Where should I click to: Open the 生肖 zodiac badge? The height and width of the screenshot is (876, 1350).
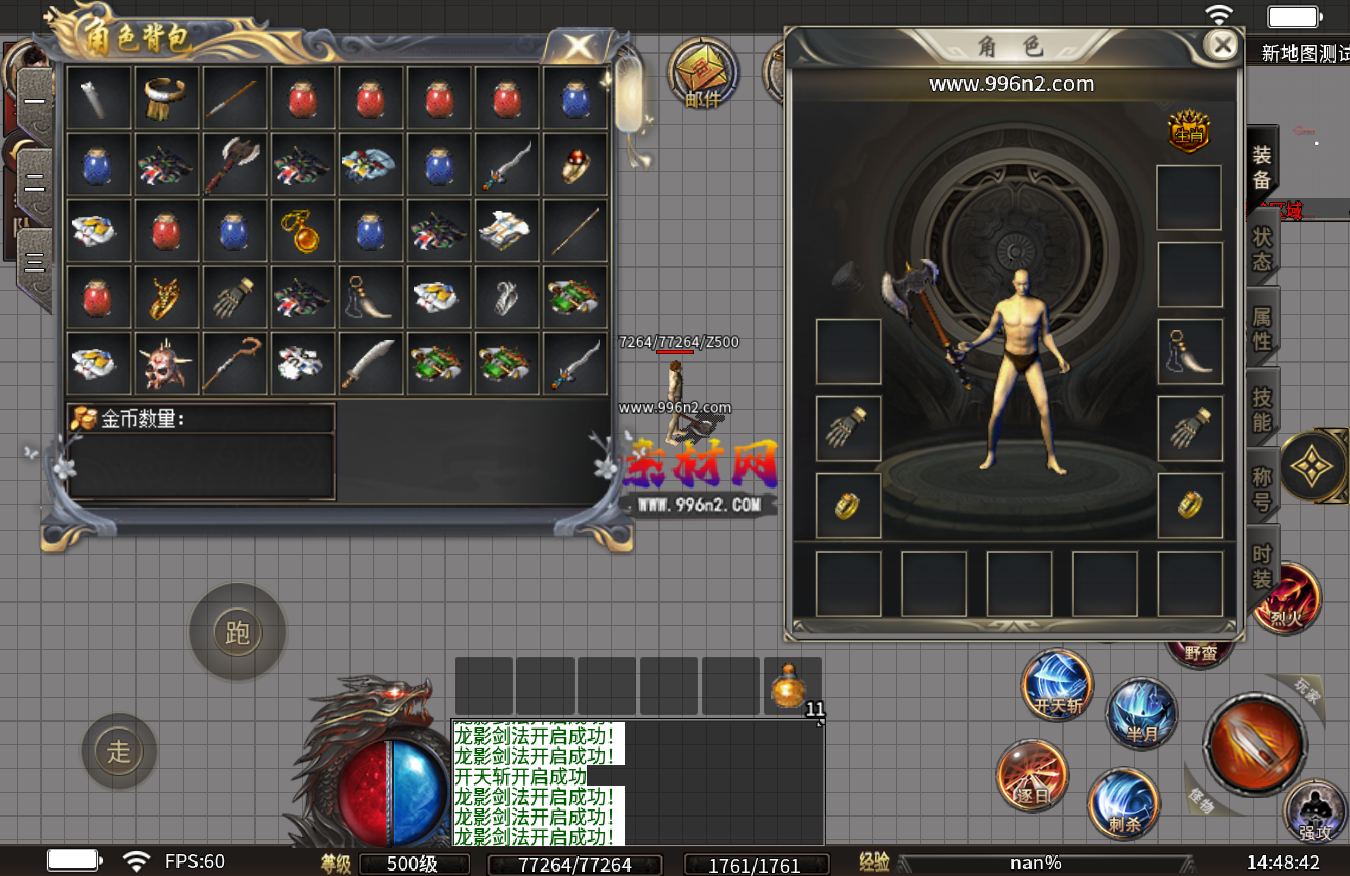(1188, 131)
